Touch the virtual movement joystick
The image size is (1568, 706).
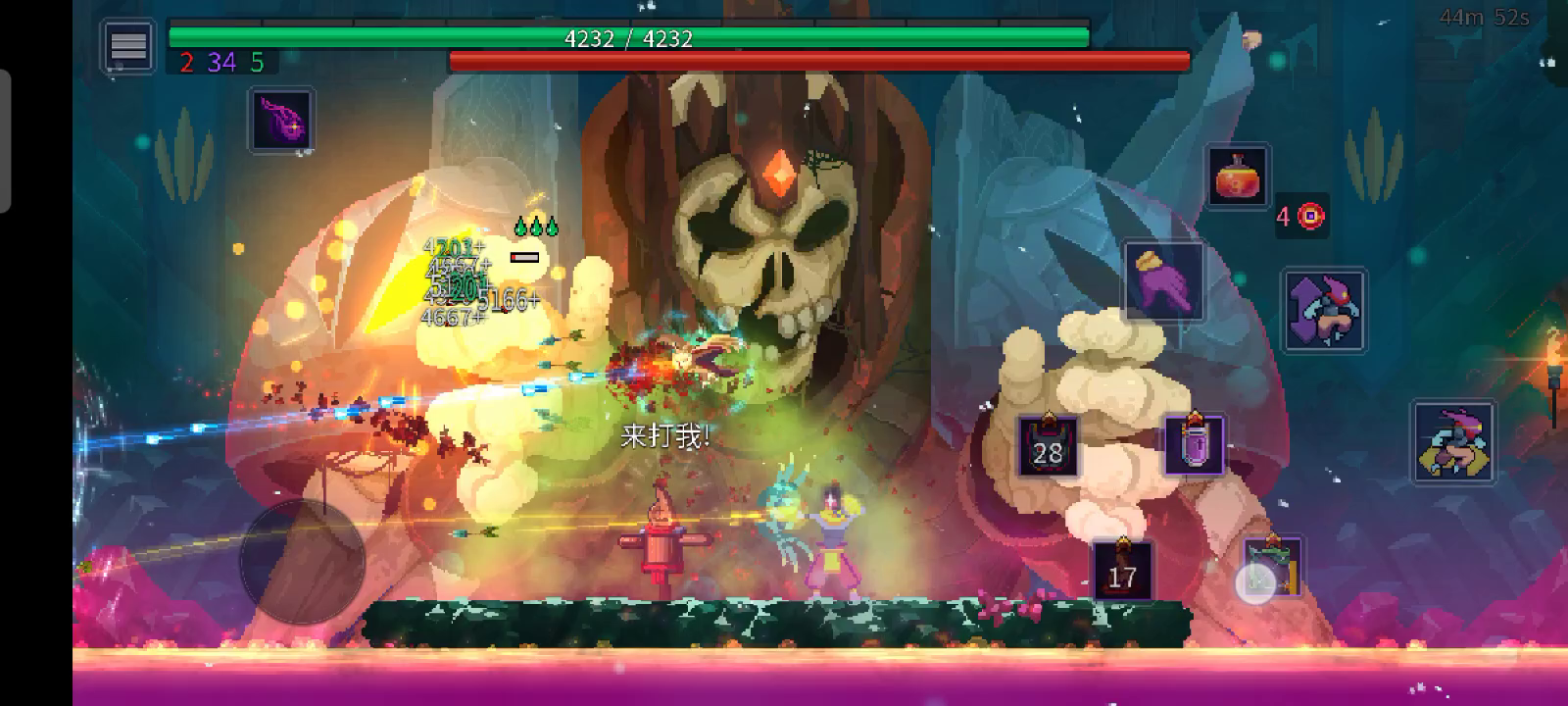(303, 561)
